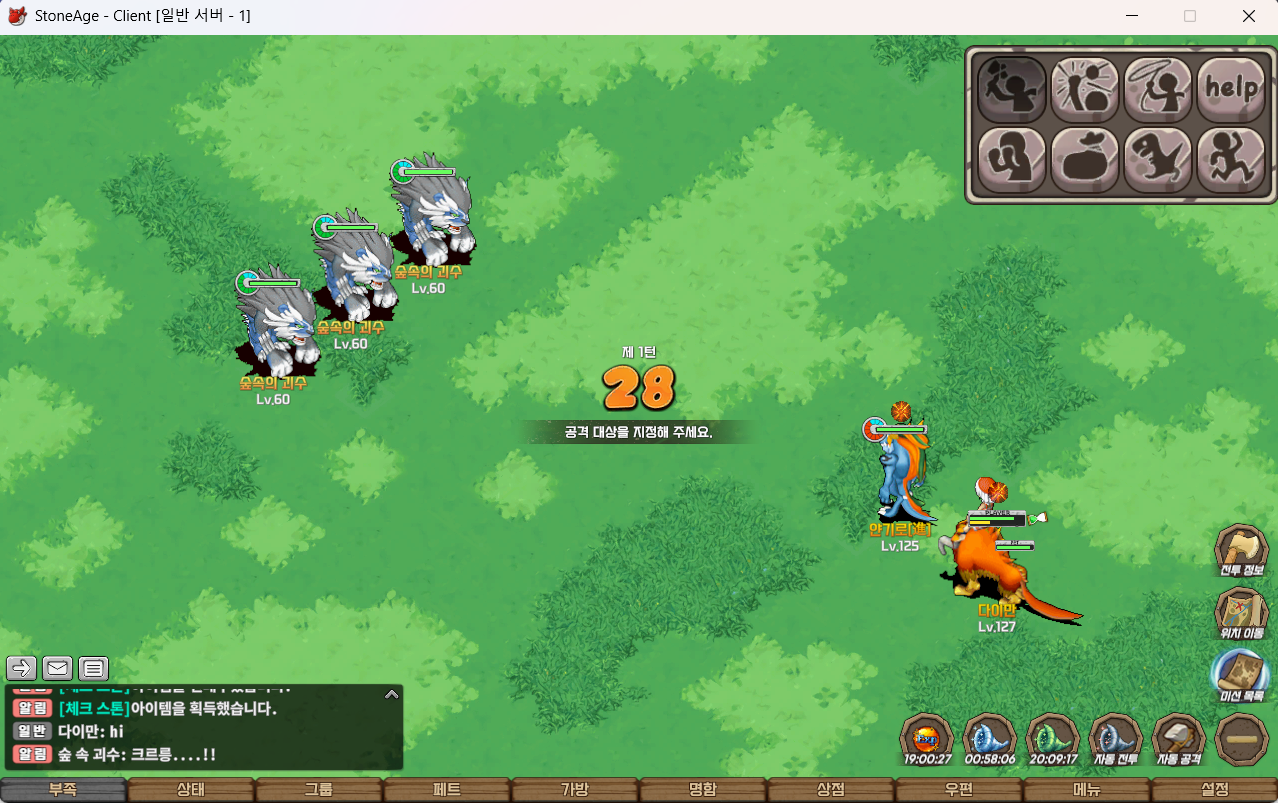Open the help command button

pyautogui.click(x=1231, y=89)
